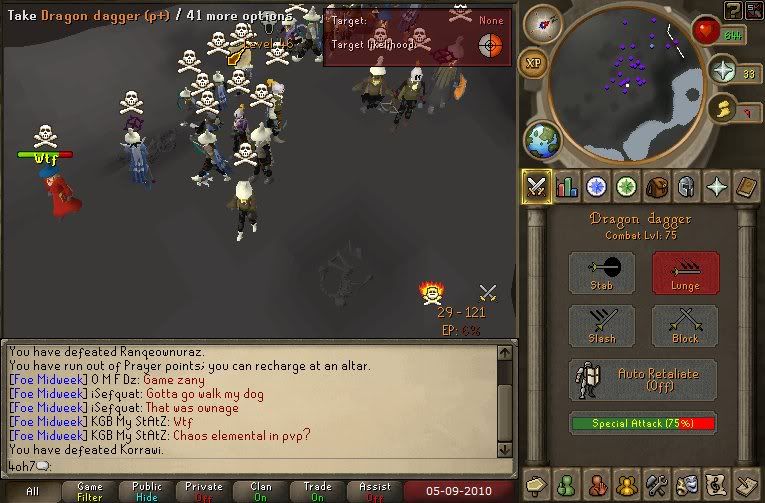Image resolution: width=765 pixels, height=503 pixels.
Task: Open the world map globe
Action: point(543,140)
